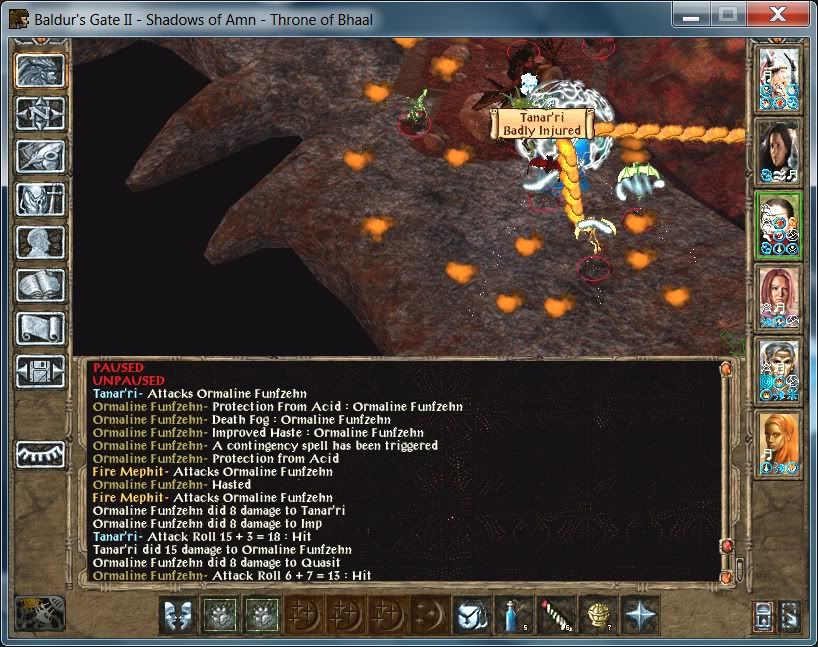Show the character record bust icon
Screen dimensions: 818x647
[41, 242]
